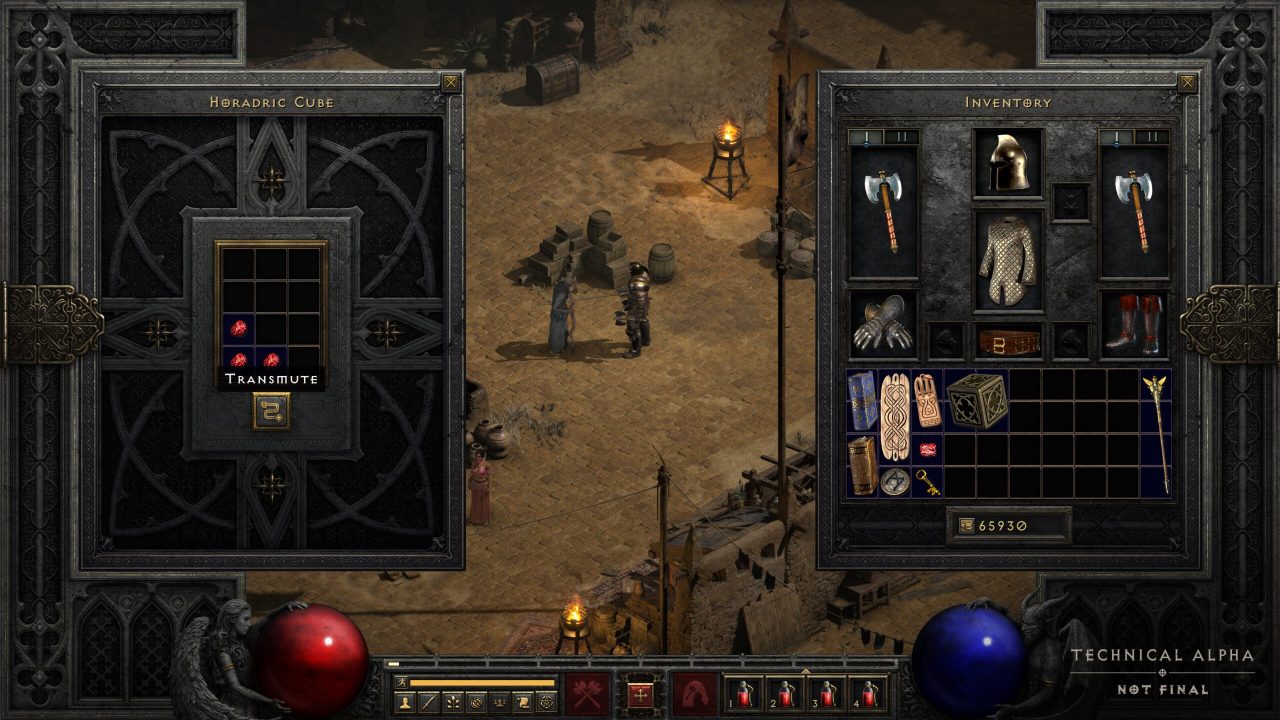Toggle the party screen icon
This screenshot has width=1280, height=720.
click(x=501, y=701)
